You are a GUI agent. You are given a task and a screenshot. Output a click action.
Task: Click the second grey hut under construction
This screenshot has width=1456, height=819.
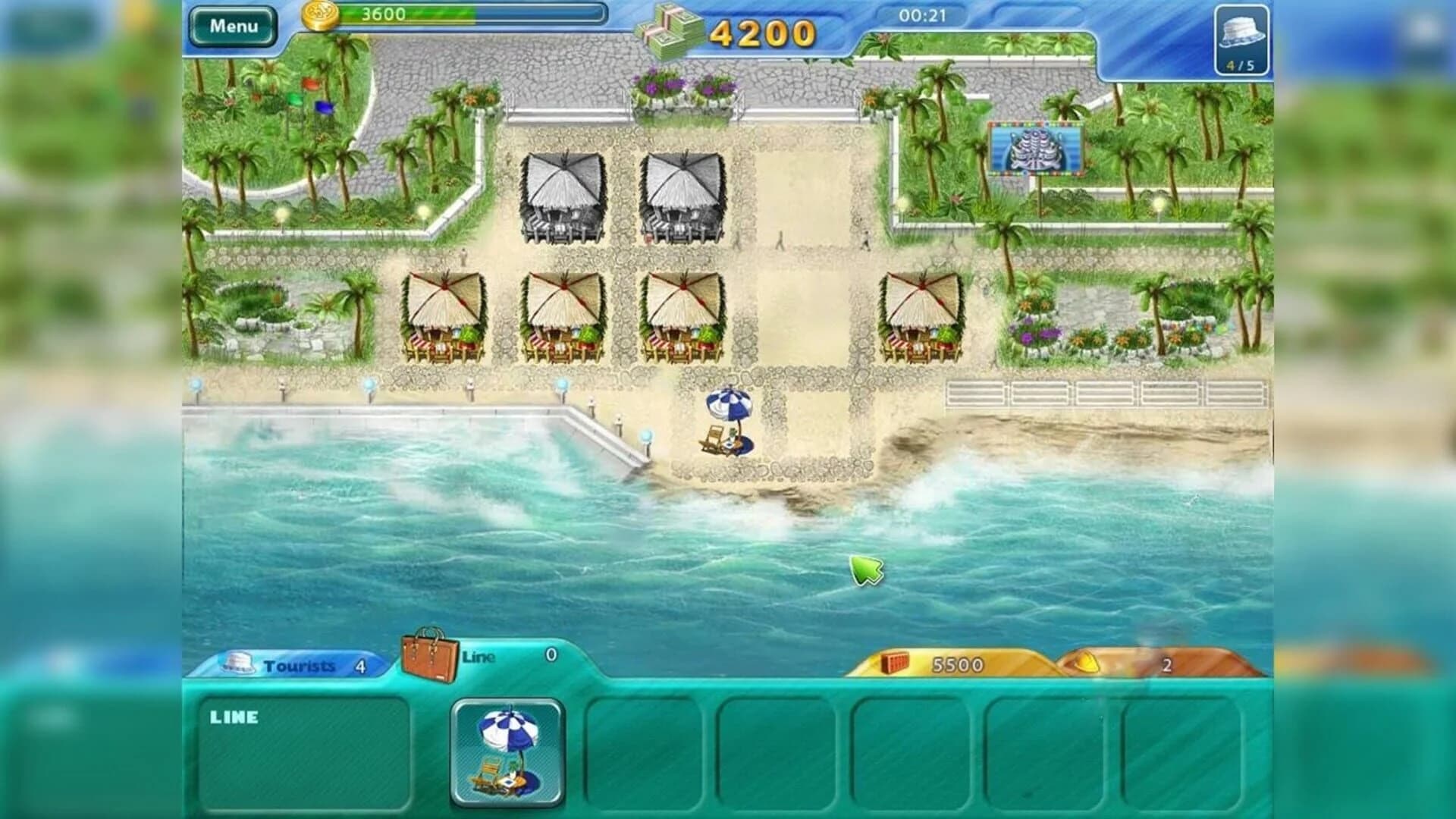[x=681, y=197]
